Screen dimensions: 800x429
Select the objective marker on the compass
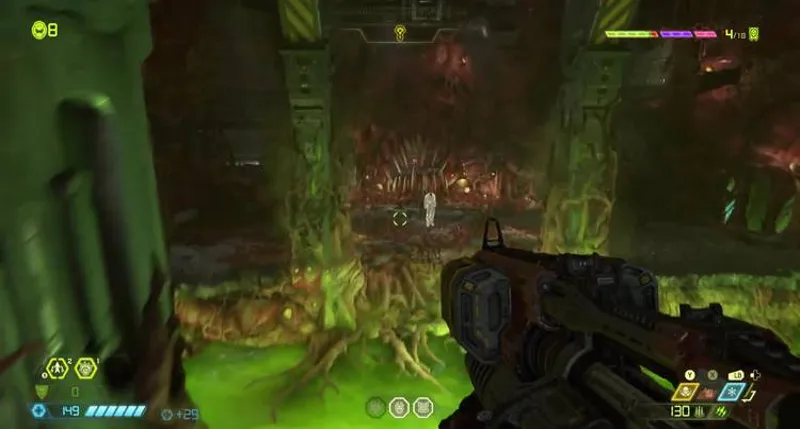click(x=400, y=32)
